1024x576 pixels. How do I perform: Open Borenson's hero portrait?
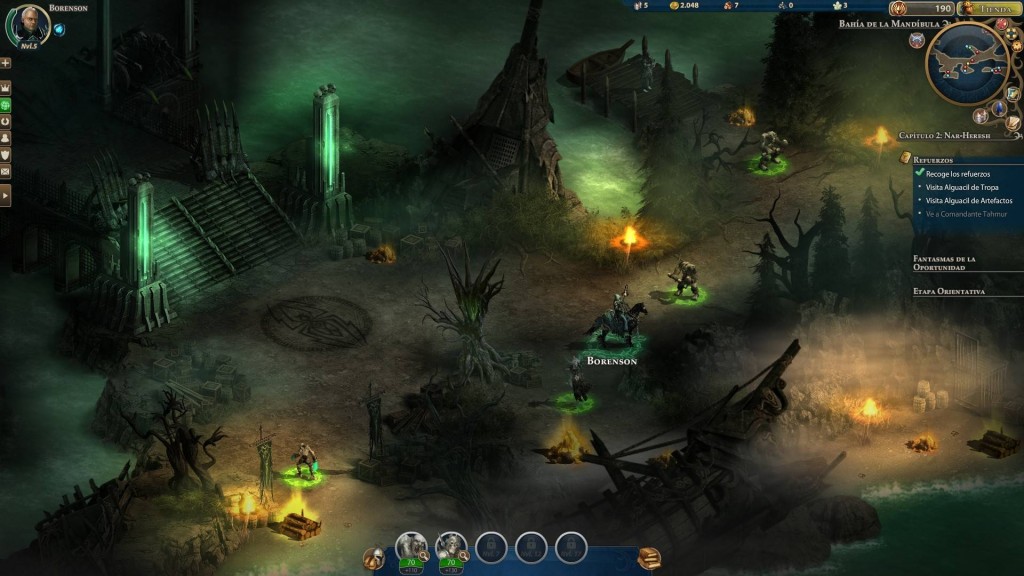pos(28,26)
